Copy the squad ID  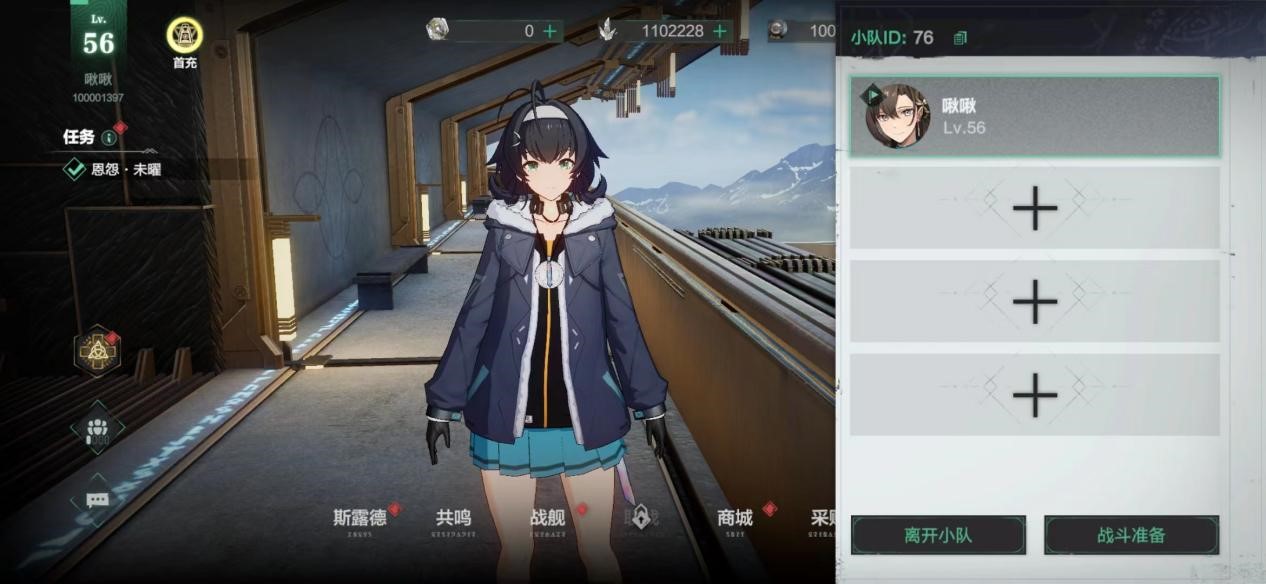[960, 38]
